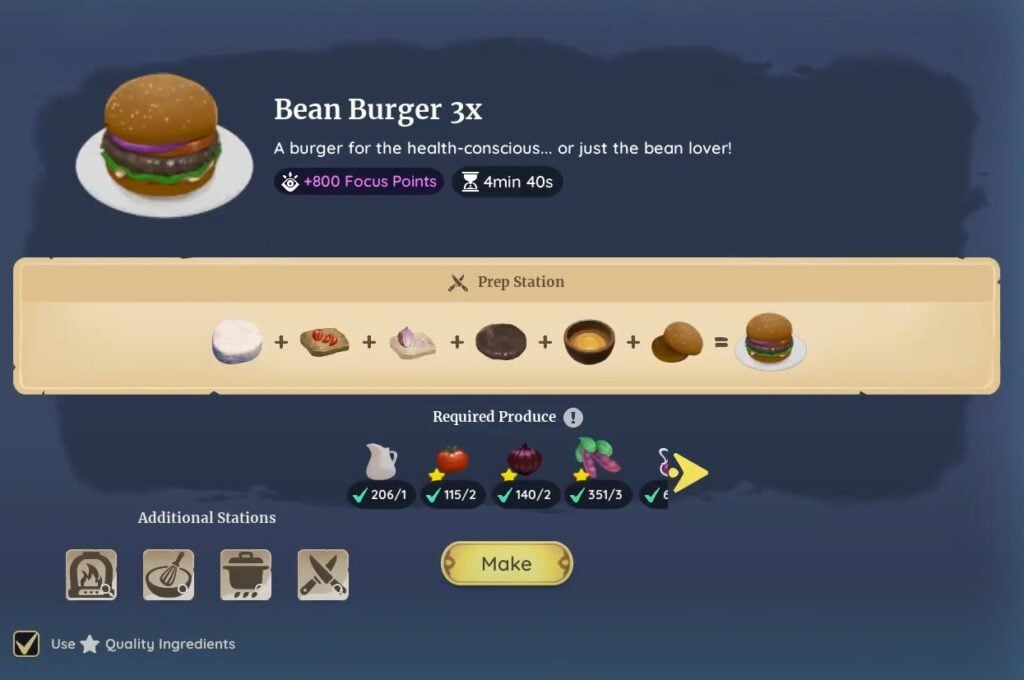Select the cooking pot station icon
Viewport: 1024px width, 680px height.
click(245, 575)
